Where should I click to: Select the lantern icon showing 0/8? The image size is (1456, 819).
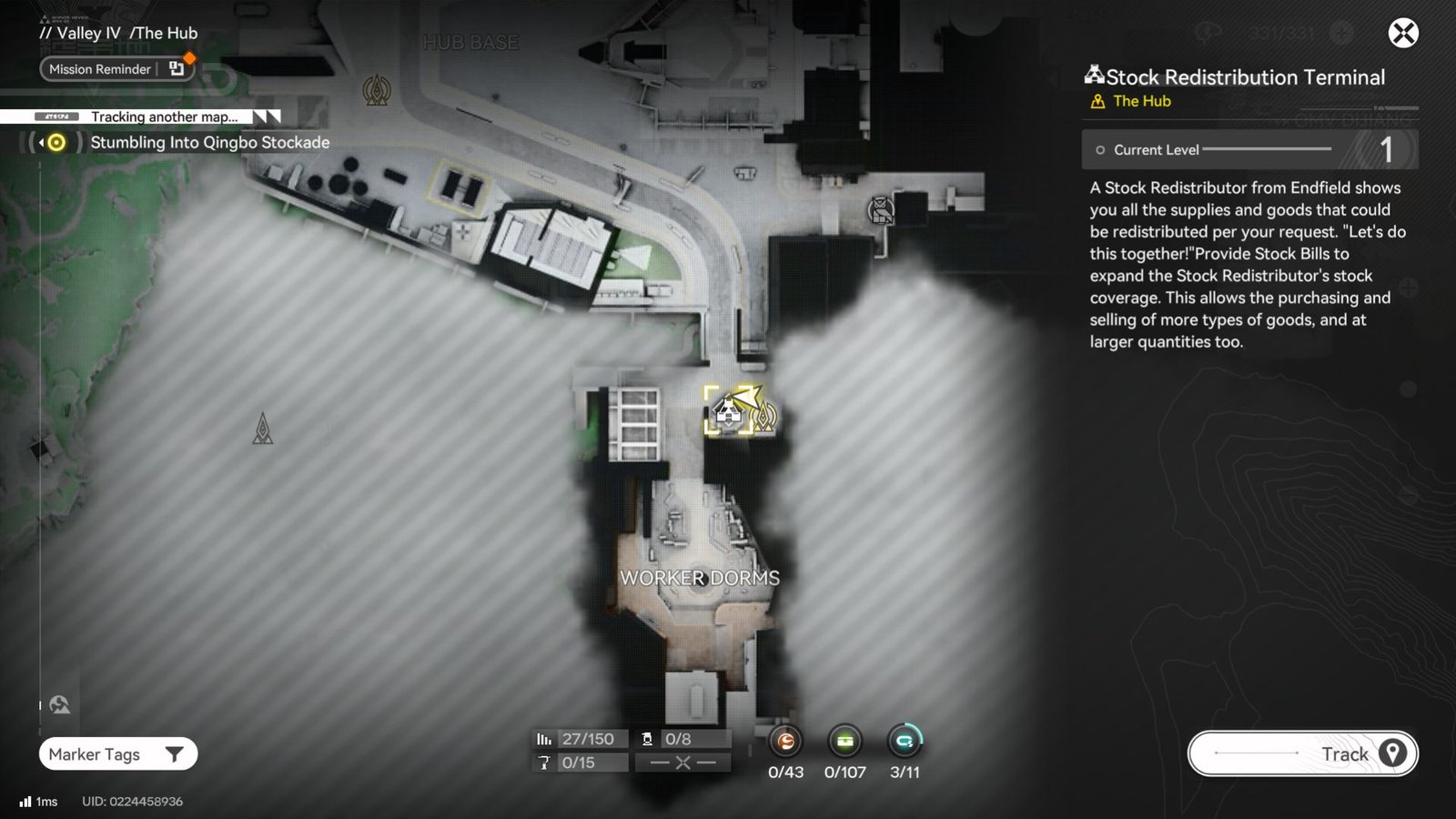pos(646,738)
